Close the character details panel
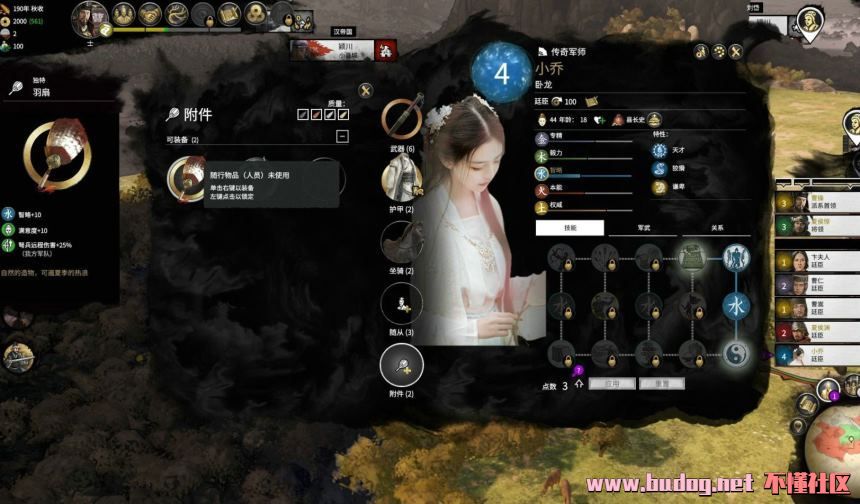 [736, 51]
